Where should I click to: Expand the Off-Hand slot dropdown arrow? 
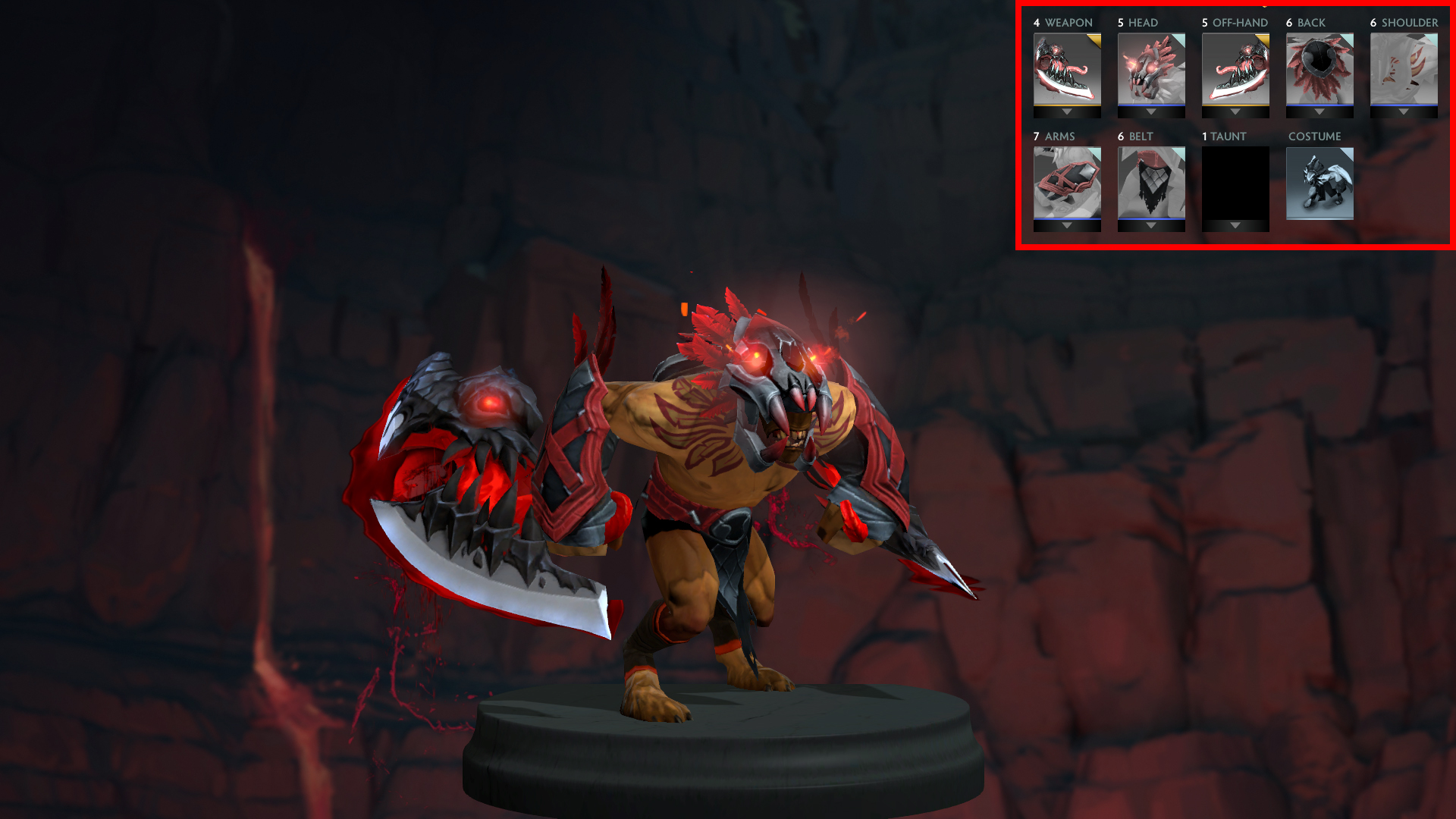pyautogui.click(x=1235, y=111)
